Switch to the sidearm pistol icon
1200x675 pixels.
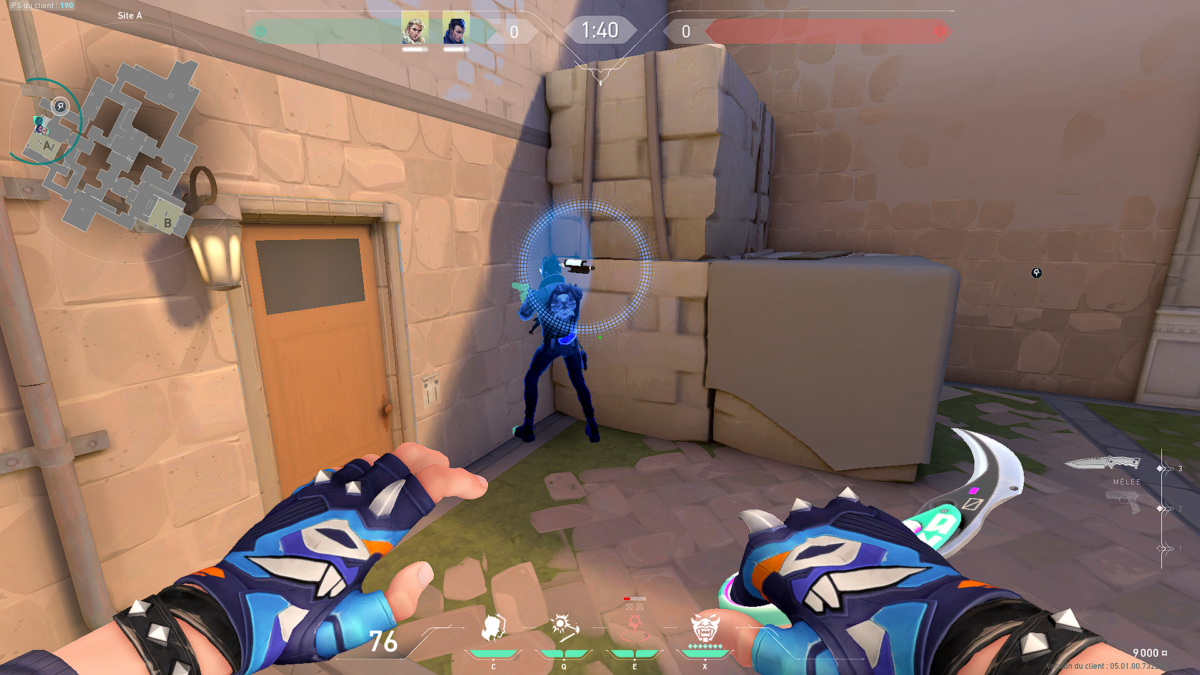point(1122,503)
